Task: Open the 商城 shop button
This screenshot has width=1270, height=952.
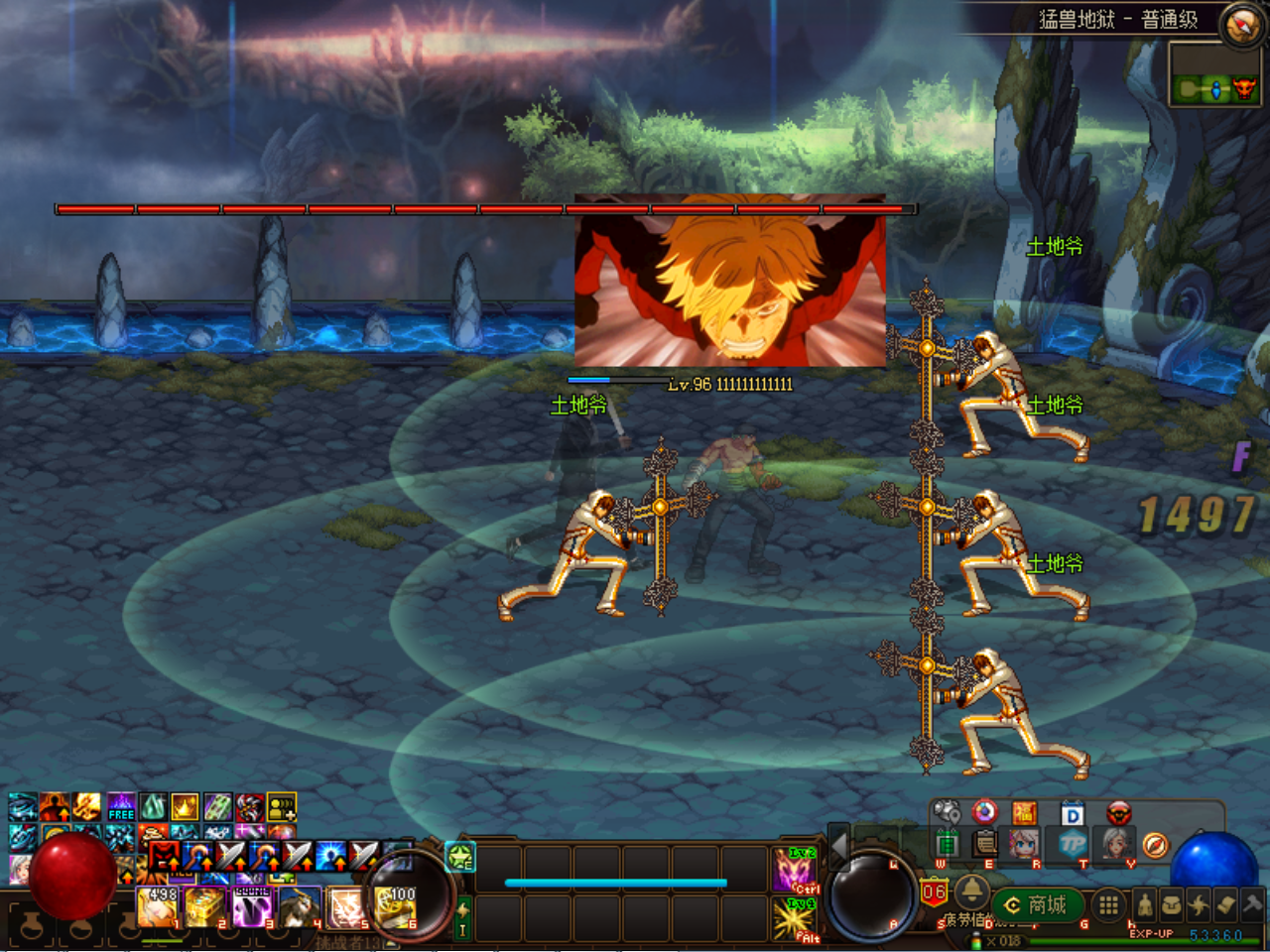Action: point(1036,905)
